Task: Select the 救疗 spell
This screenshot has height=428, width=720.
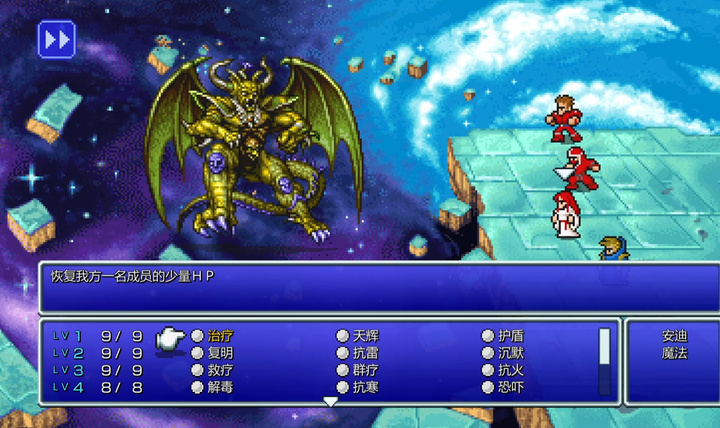Action: tap(220, 370)
